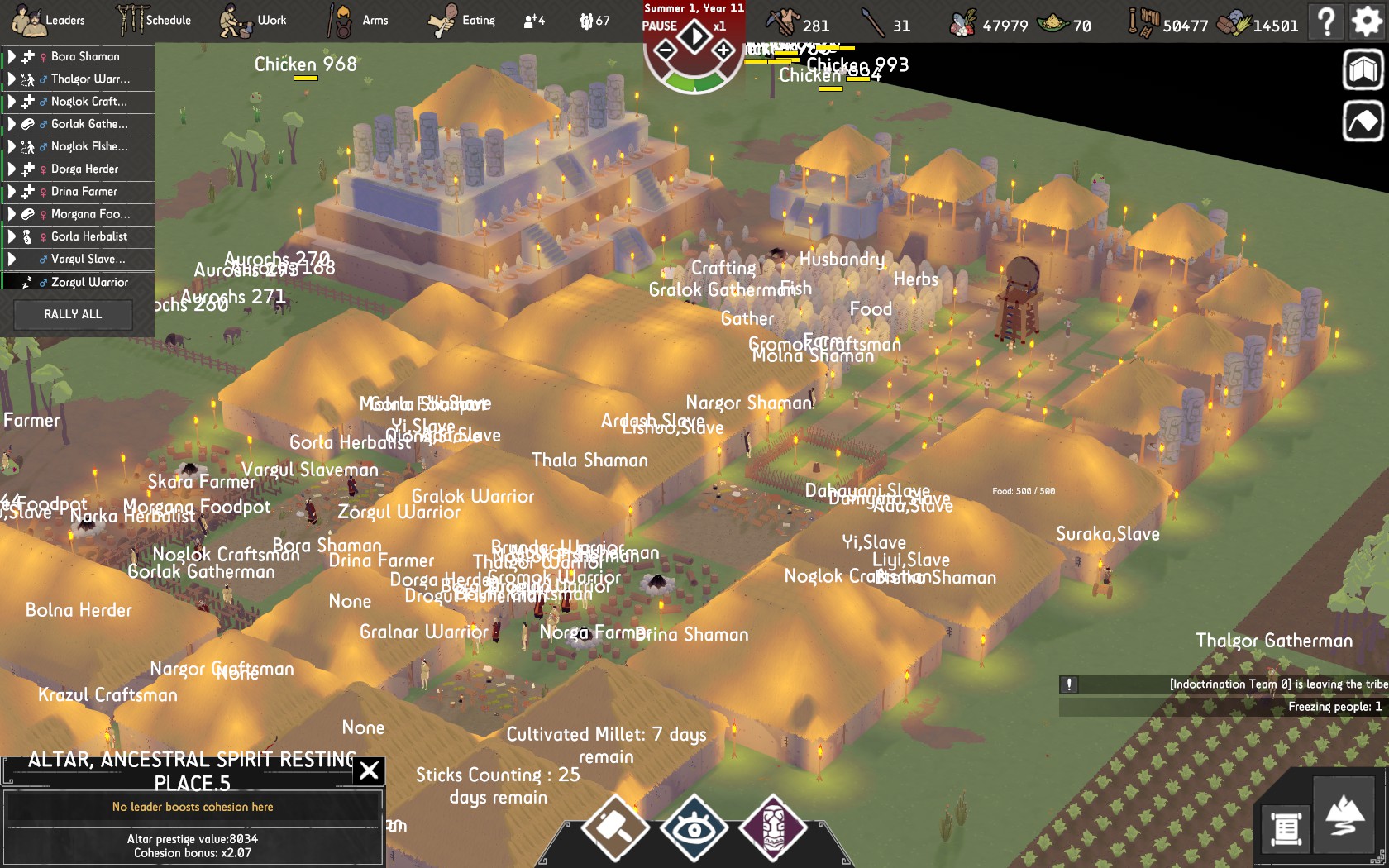Decrease game speed with minus button

coord(665,51)
